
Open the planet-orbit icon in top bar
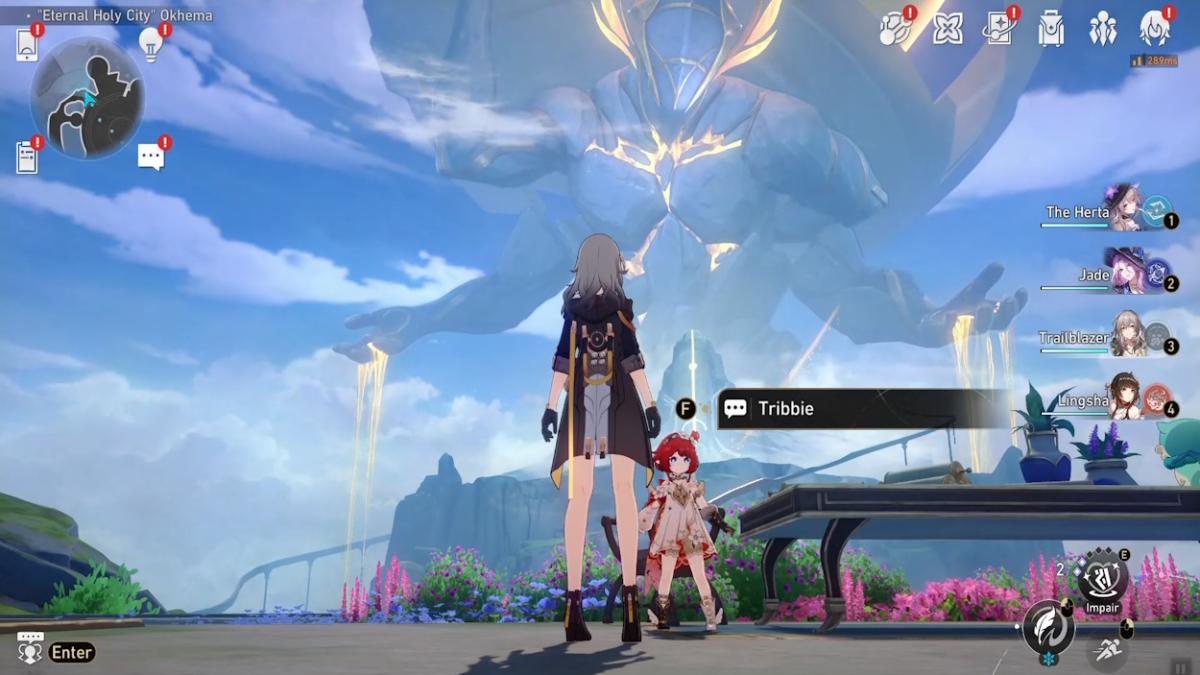(894, 29)
